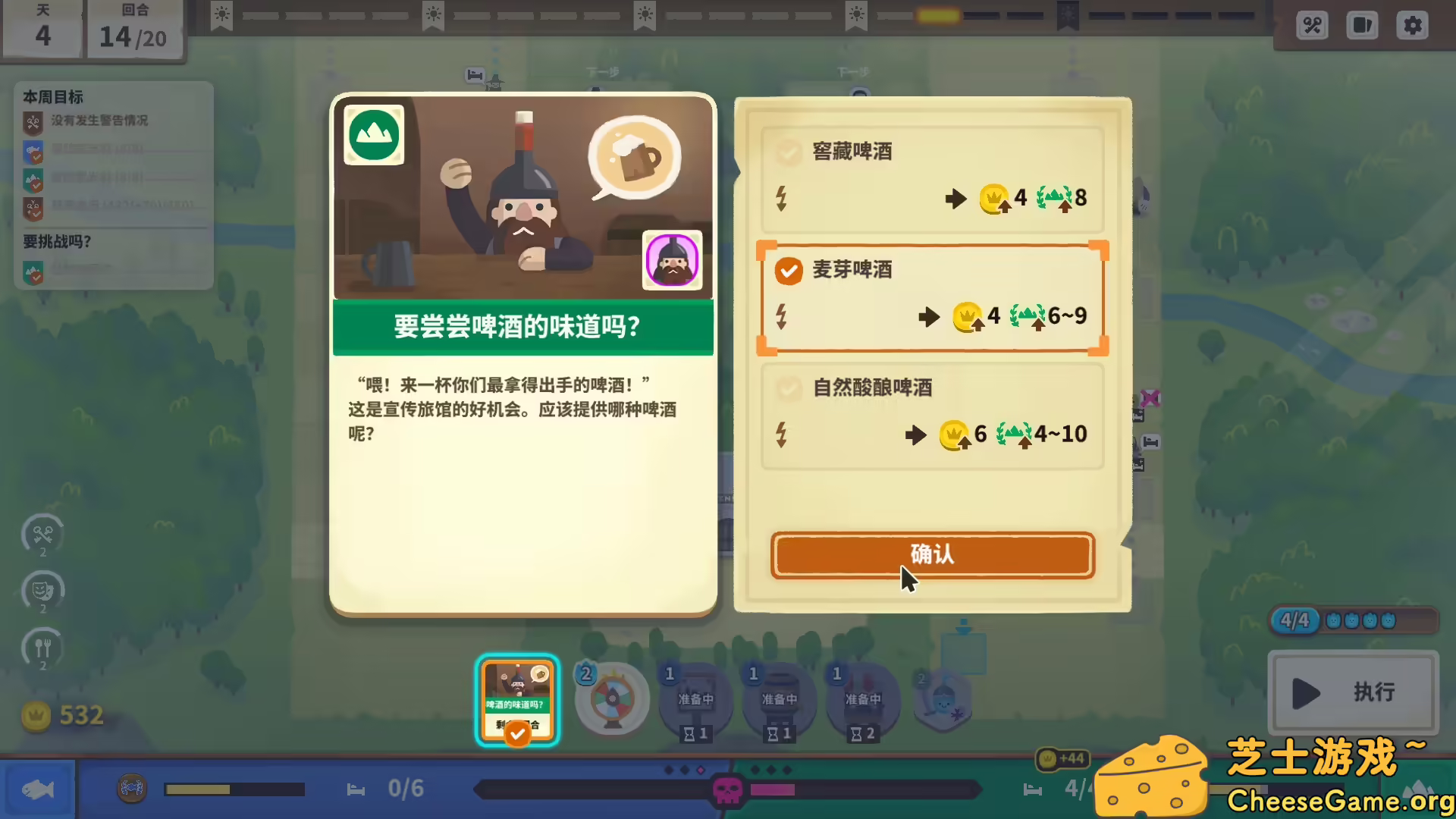
Task: Click the skull marker on the progress bar
Action: pyautogui.click(x=726, y=789)
